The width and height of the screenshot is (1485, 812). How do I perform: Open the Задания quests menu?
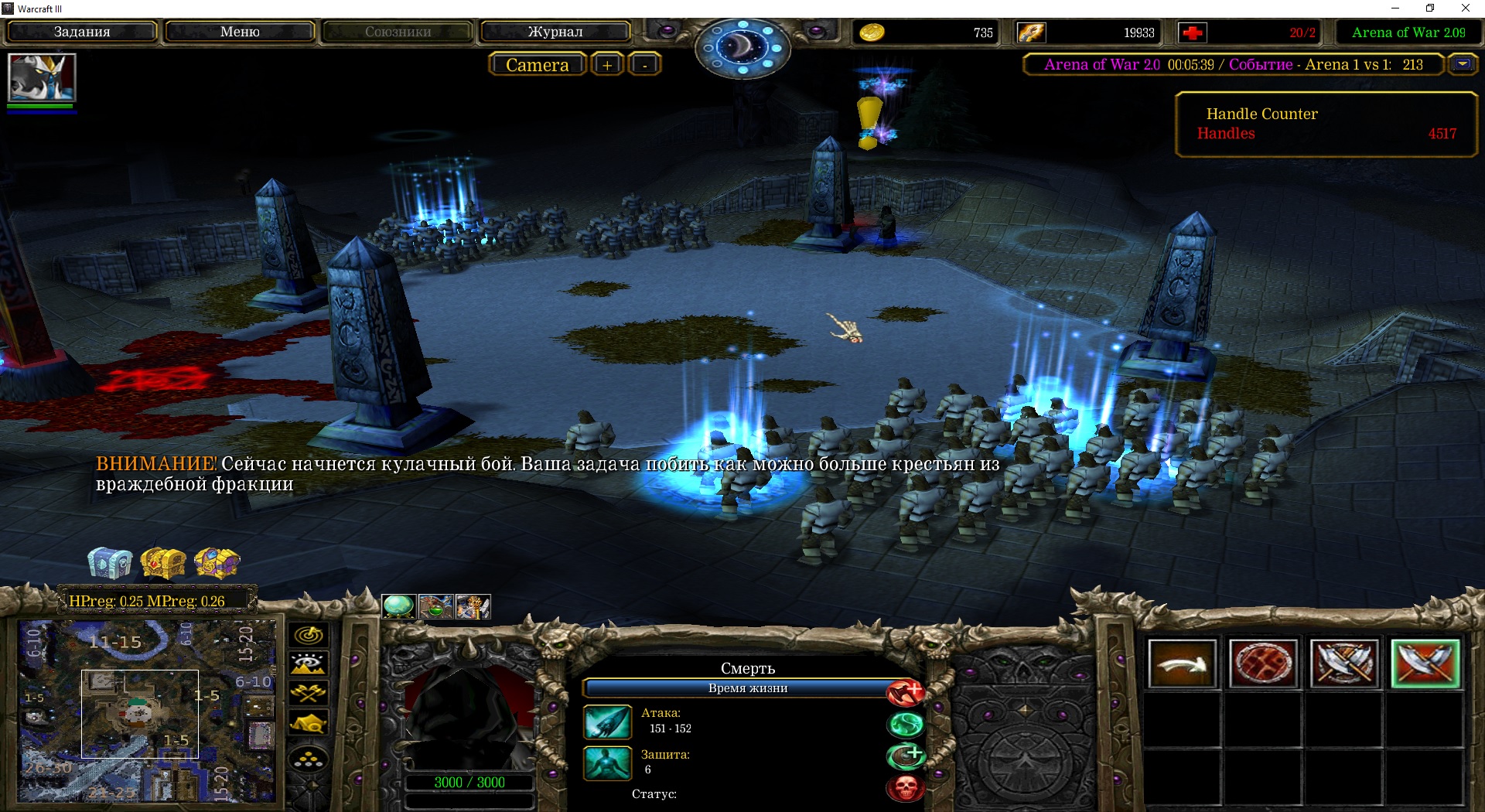click(82, 32)
